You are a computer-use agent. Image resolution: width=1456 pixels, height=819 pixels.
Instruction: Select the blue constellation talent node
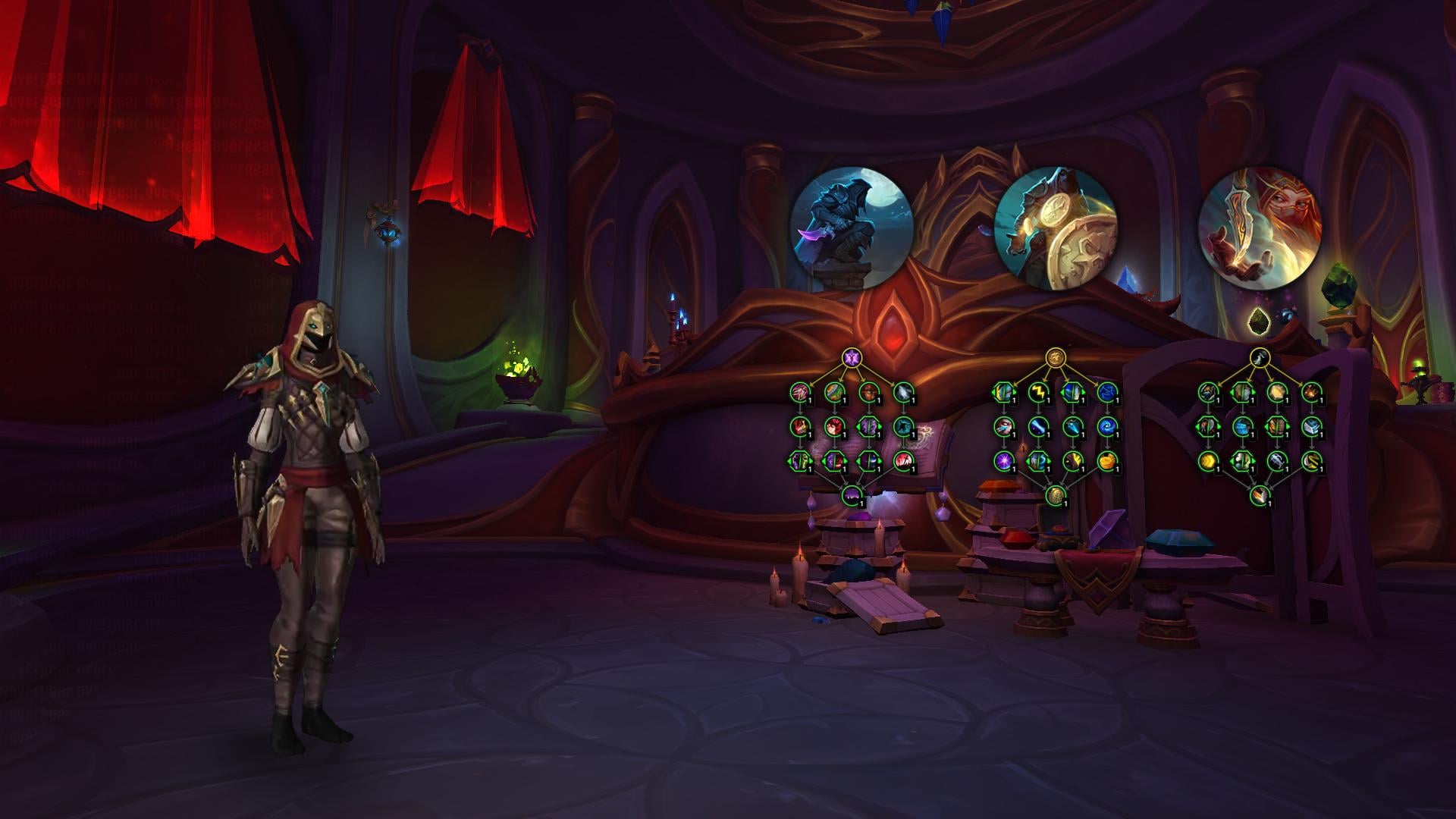tap(1107, 392)
